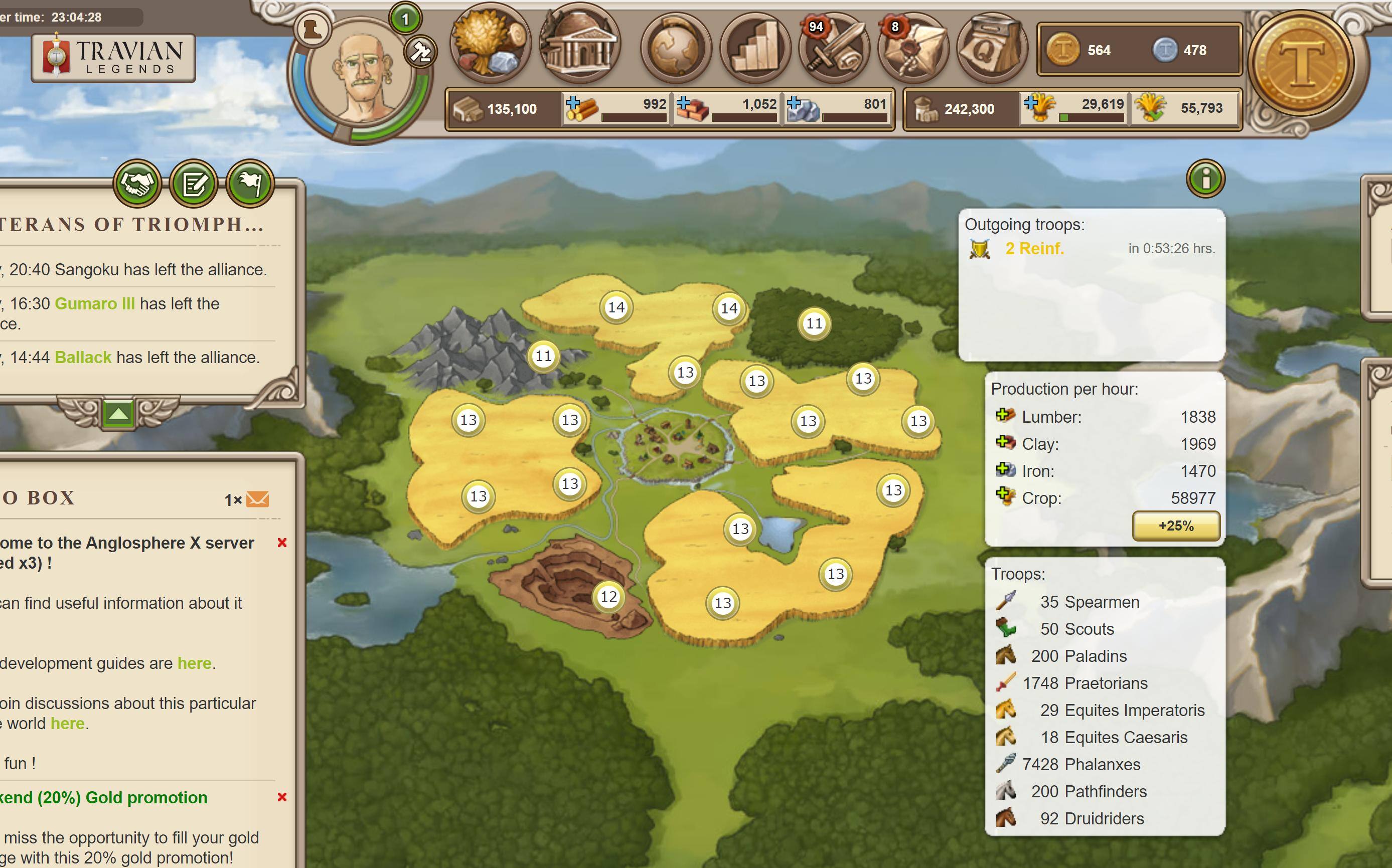Dismiss the Anglosphere X welcome message
Screen dimensions: 1392x868
pyautogui.click(x=282, y=543)
